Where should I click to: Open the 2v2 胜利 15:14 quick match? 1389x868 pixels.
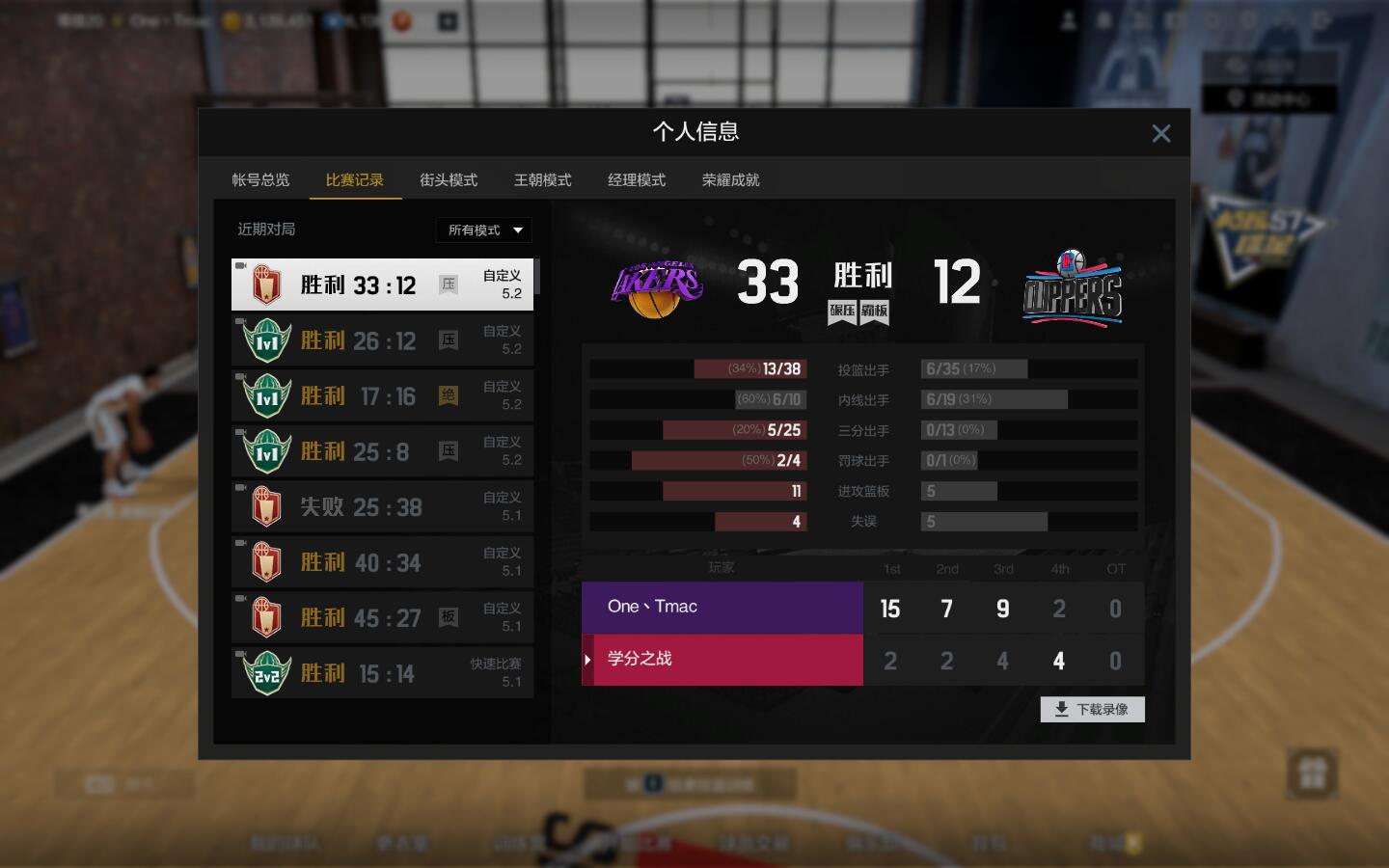pos(382,673)
